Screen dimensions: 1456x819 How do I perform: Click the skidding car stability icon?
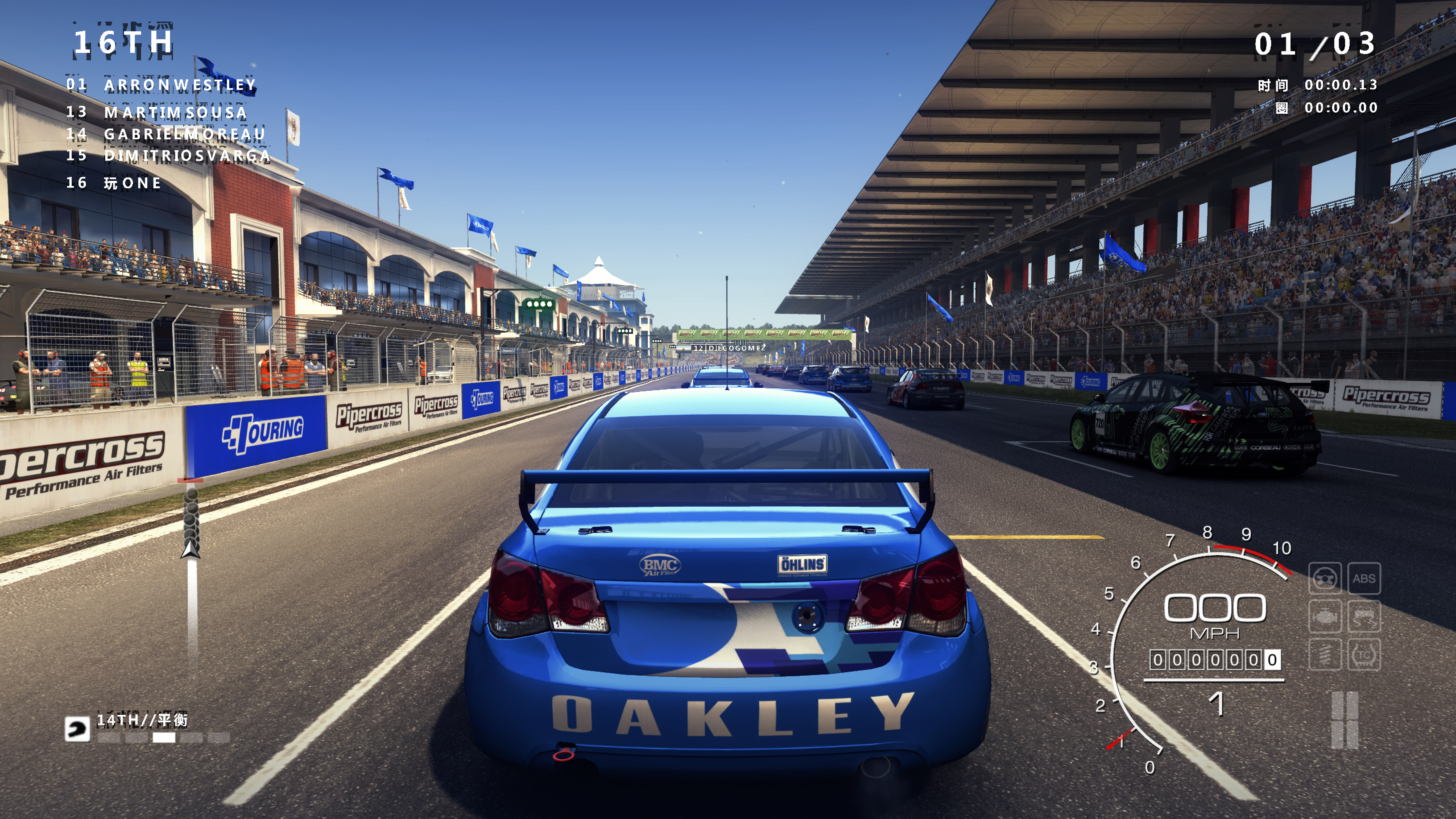(1364, 617)
